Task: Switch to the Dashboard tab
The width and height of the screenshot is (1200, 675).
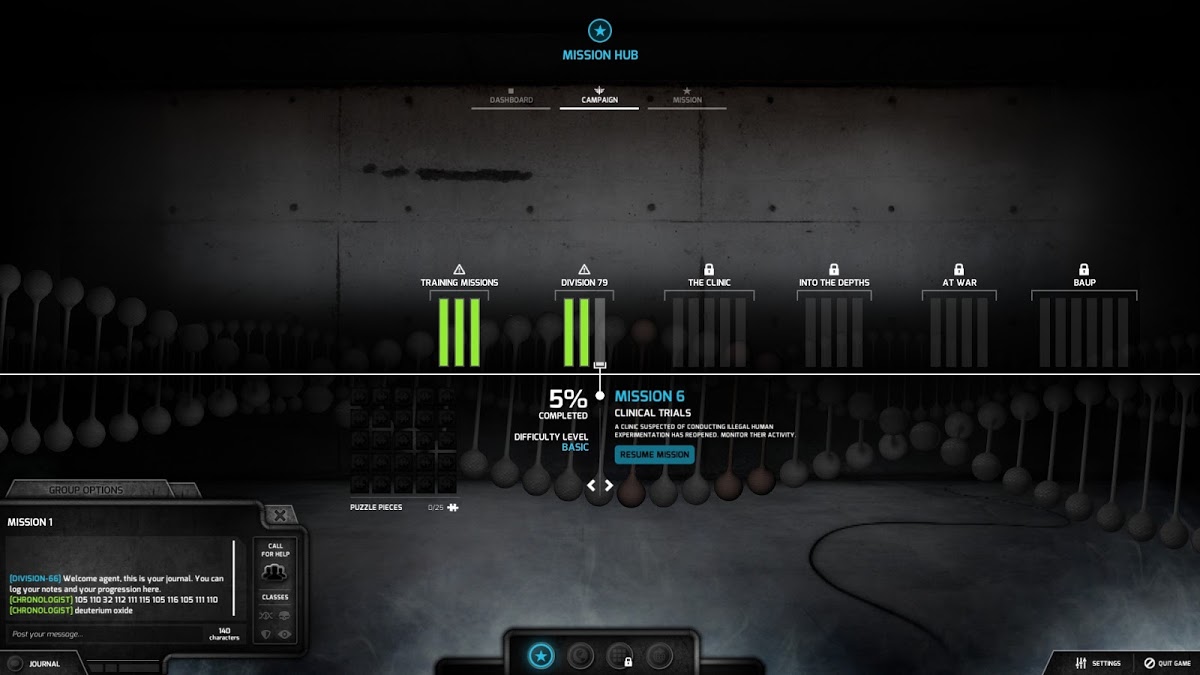Action: [510, 100]
